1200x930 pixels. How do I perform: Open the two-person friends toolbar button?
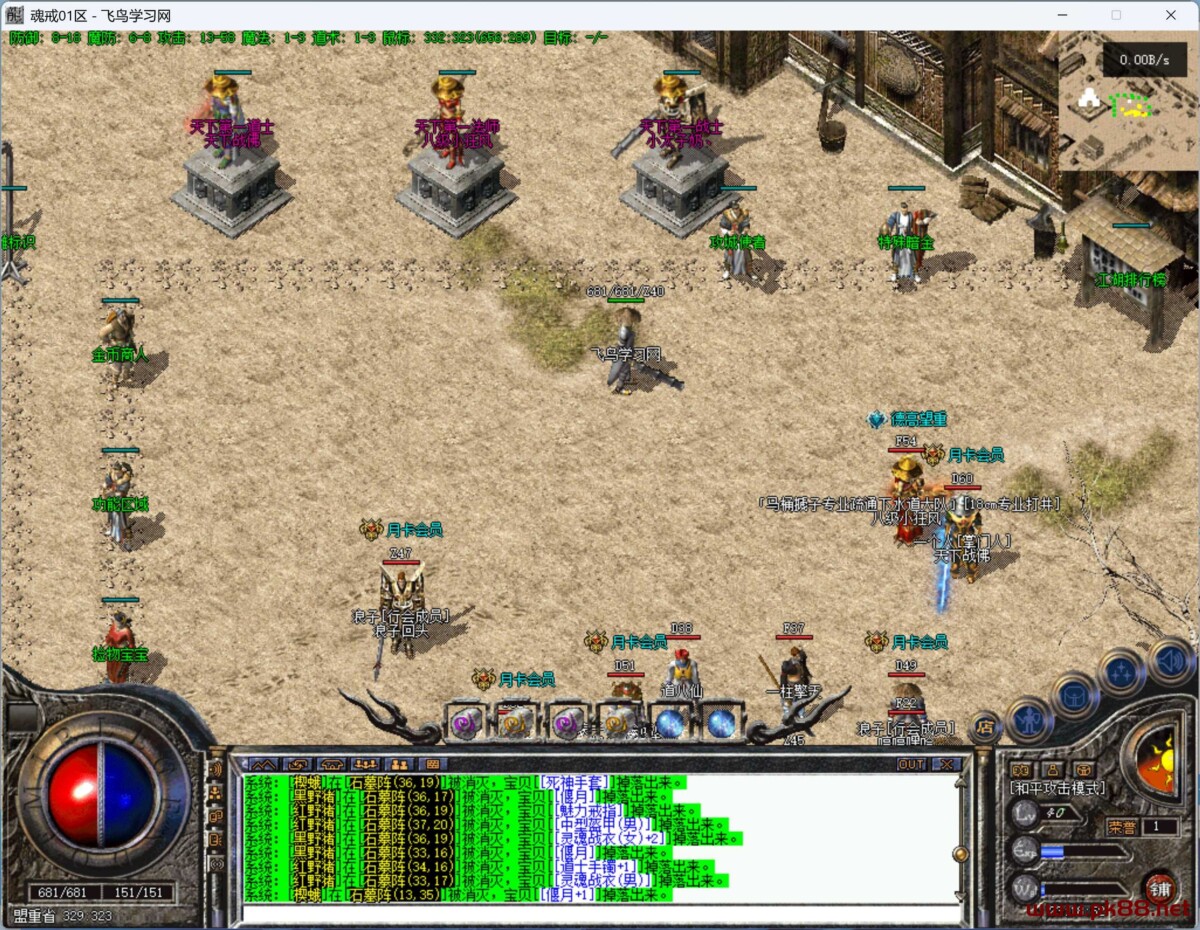point(397,764)
